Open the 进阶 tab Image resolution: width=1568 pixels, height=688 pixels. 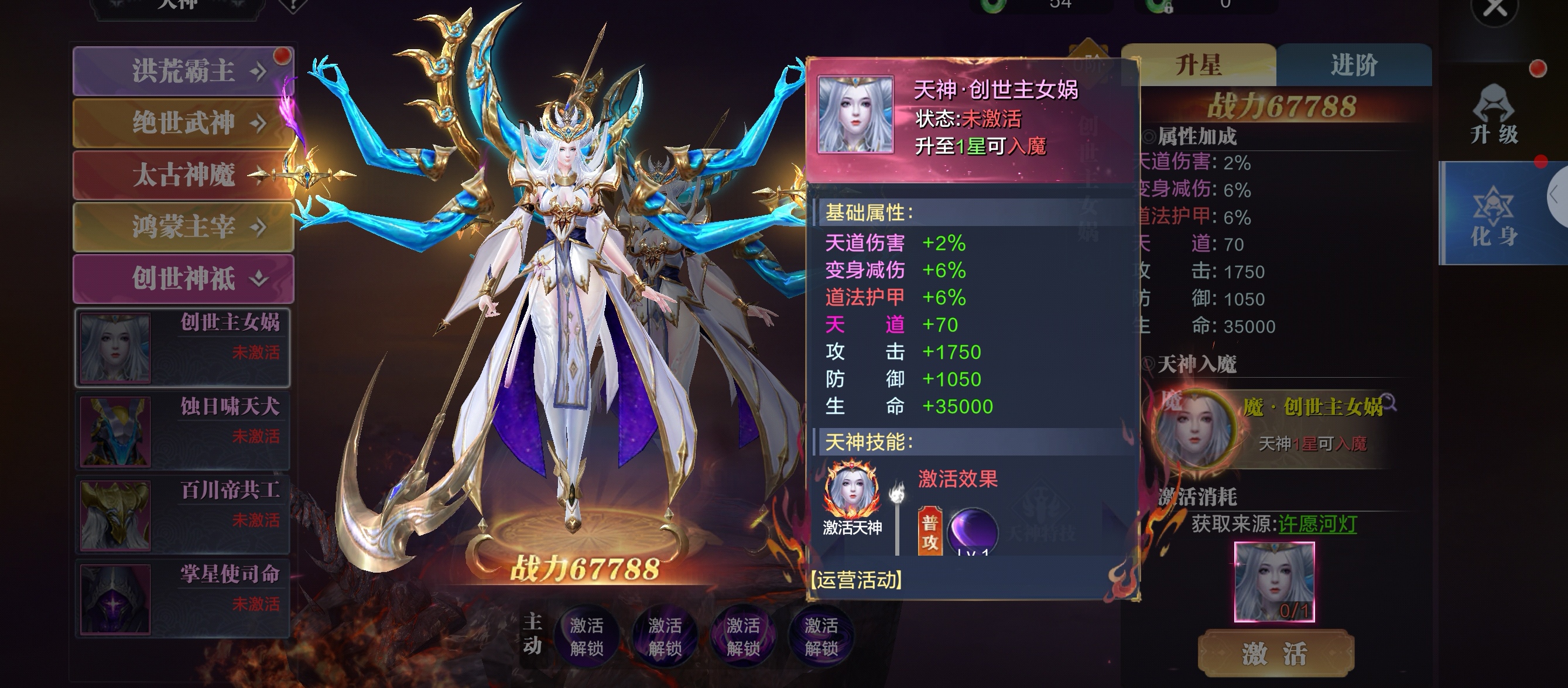pyautogui.click(x=1354, y=65)
